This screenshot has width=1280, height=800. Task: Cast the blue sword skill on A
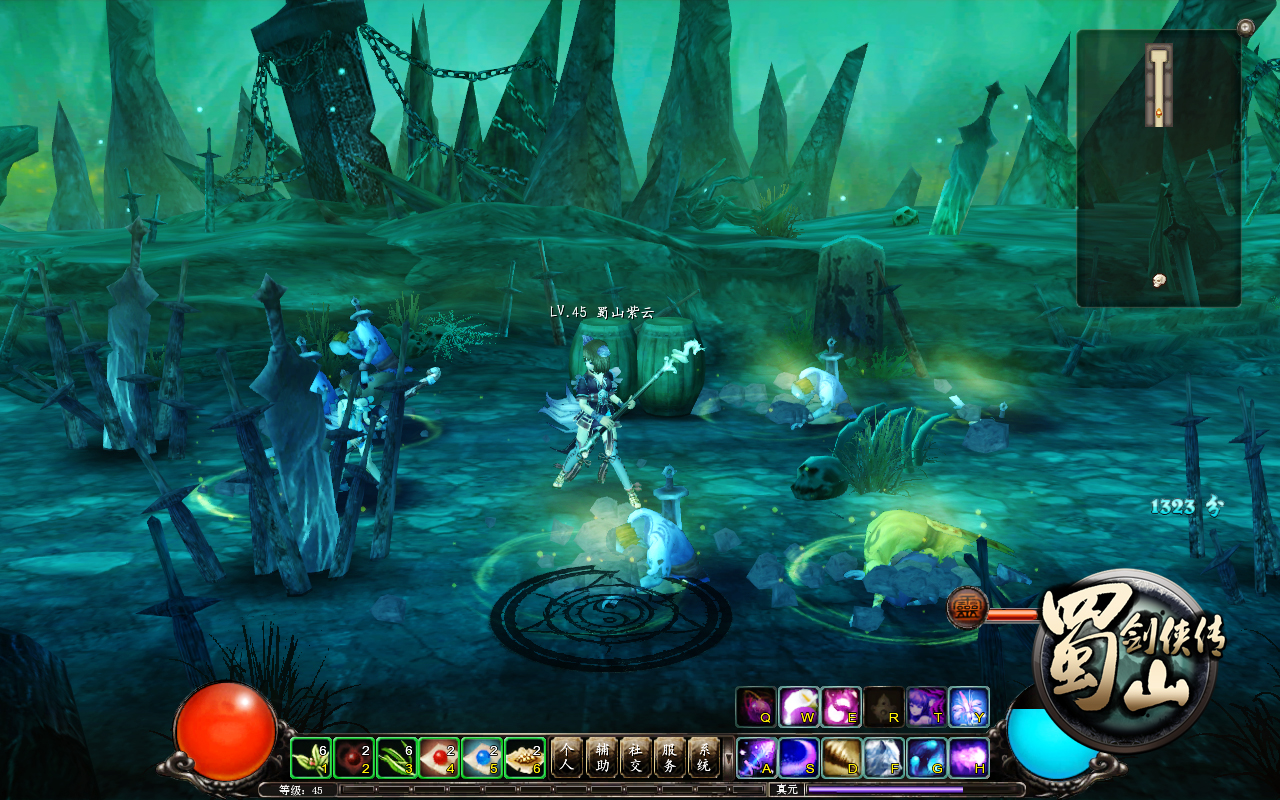[x=756, y=758]
